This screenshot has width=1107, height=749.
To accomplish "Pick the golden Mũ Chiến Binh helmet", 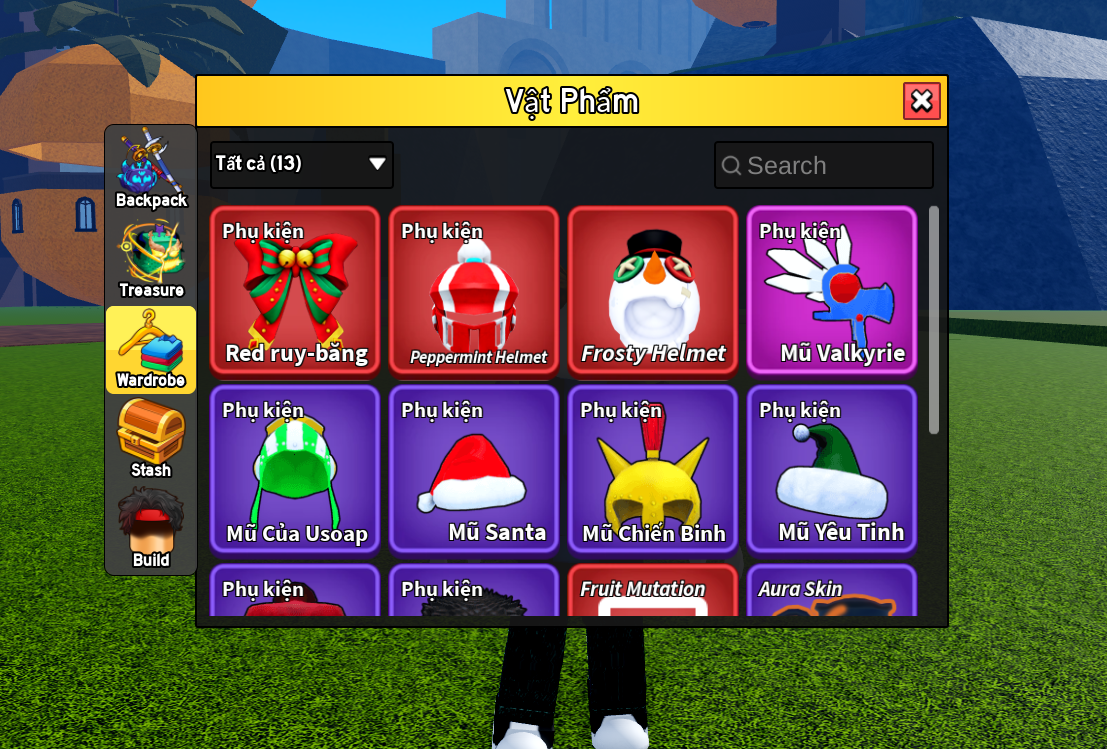I will coord(653,469).
